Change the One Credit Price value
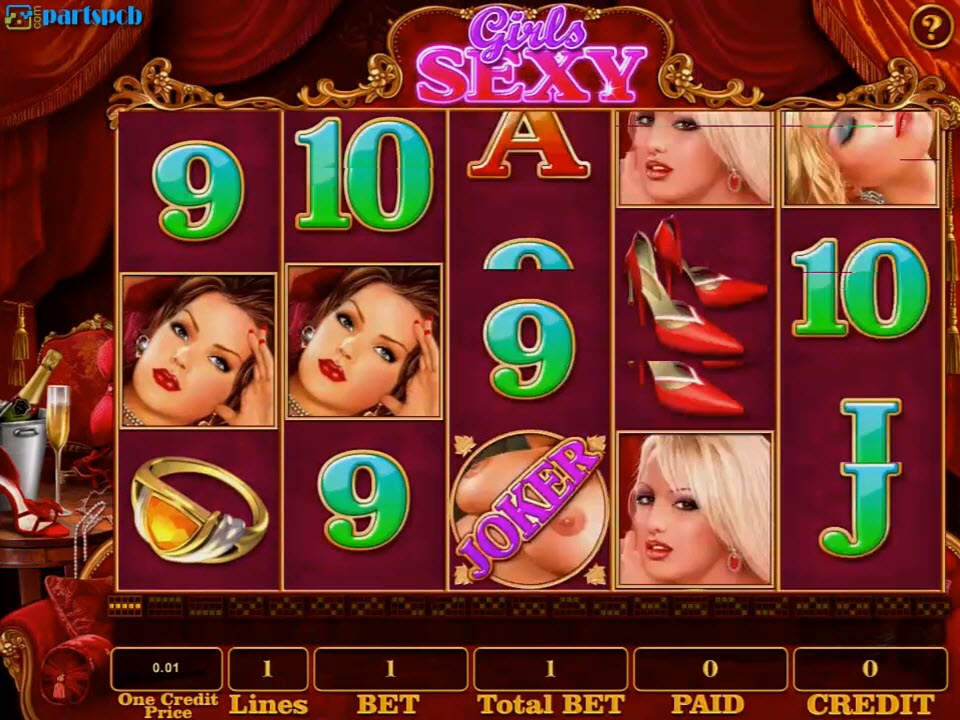960x720 pixels. 166,669
